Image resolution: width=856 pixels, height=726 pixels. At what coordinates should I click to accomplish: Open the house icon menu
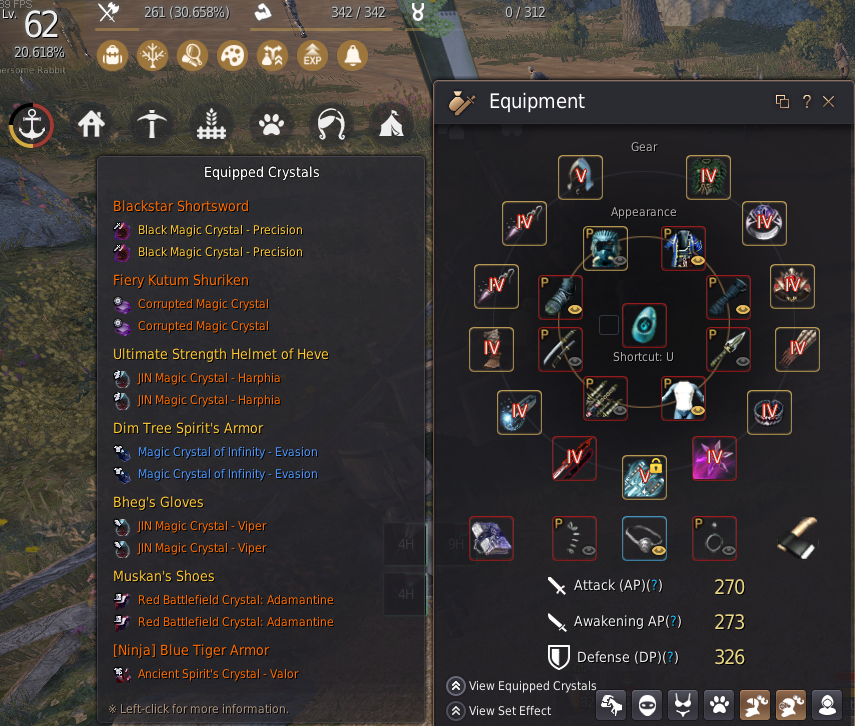point(92,125)
